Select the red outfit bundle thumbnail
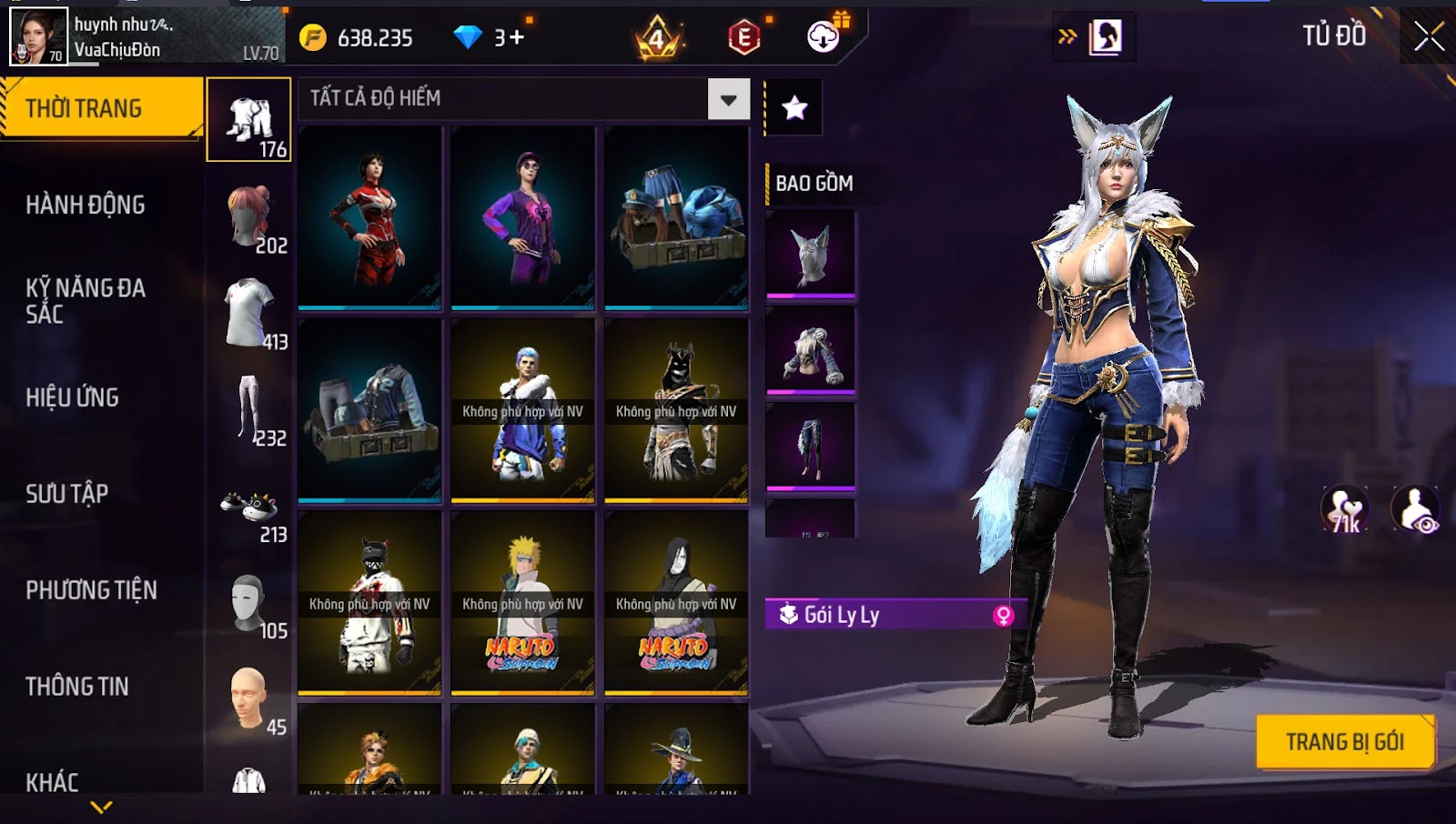 [x=369, y=218]
